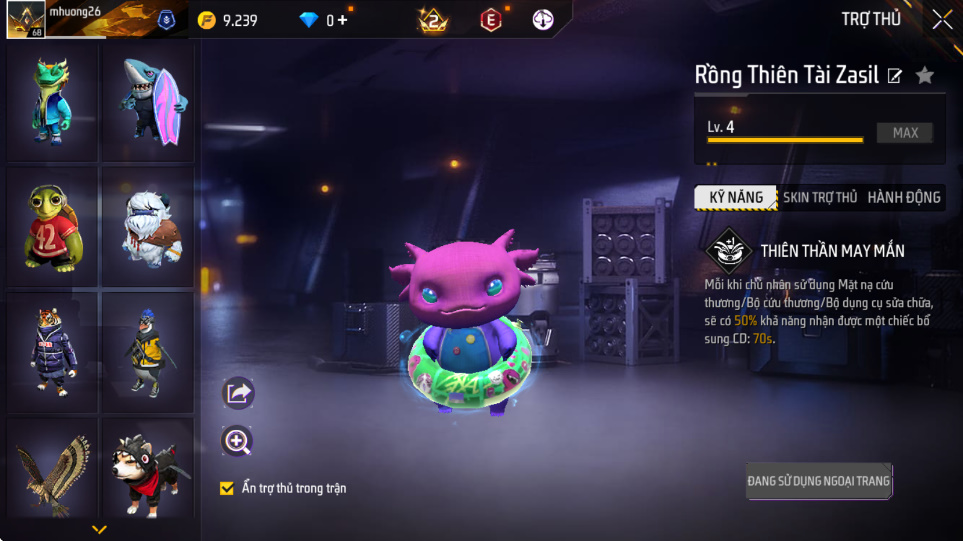Expand pet list with the yellow down arrow
963x541 pixels.
pyautogui.click(x=99, y=529)
